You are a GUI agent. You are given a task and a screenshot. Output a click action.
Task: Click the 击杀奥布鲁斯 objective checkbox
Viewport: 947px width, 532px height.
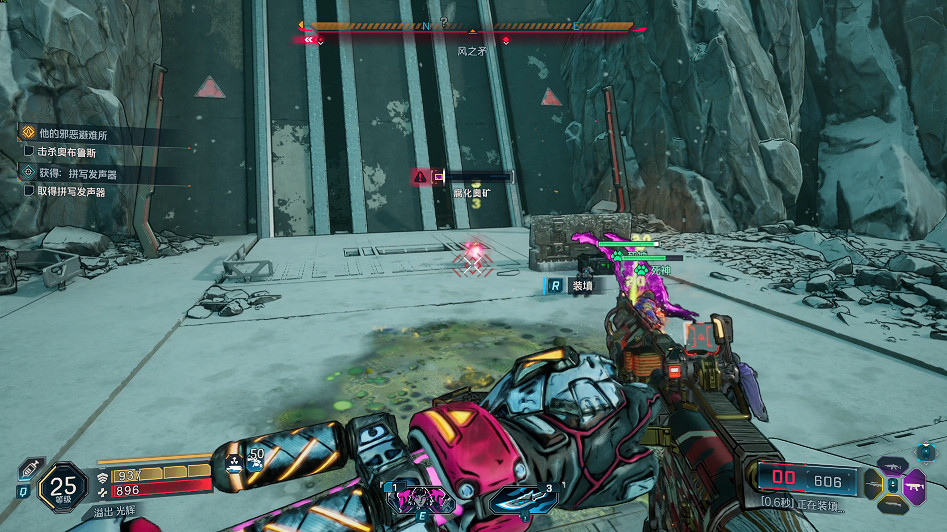click(29, 152)
